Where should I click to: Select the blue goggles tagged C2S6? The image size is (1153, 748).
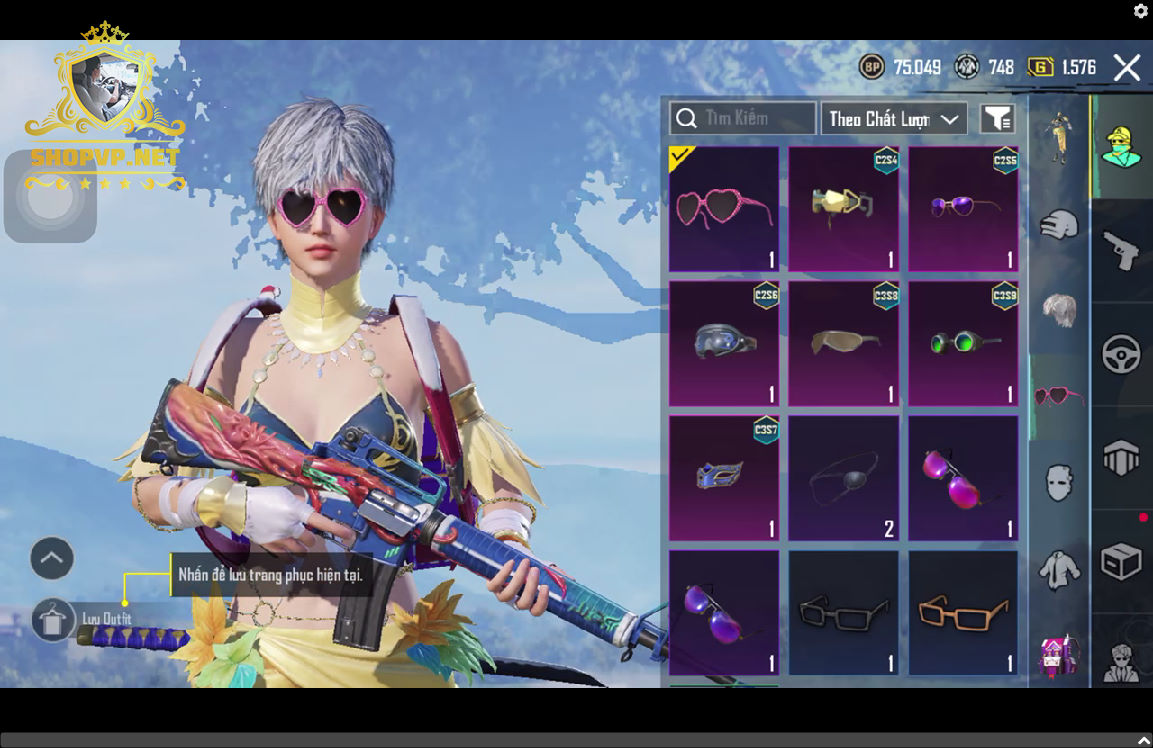click(x=724, y=343)
